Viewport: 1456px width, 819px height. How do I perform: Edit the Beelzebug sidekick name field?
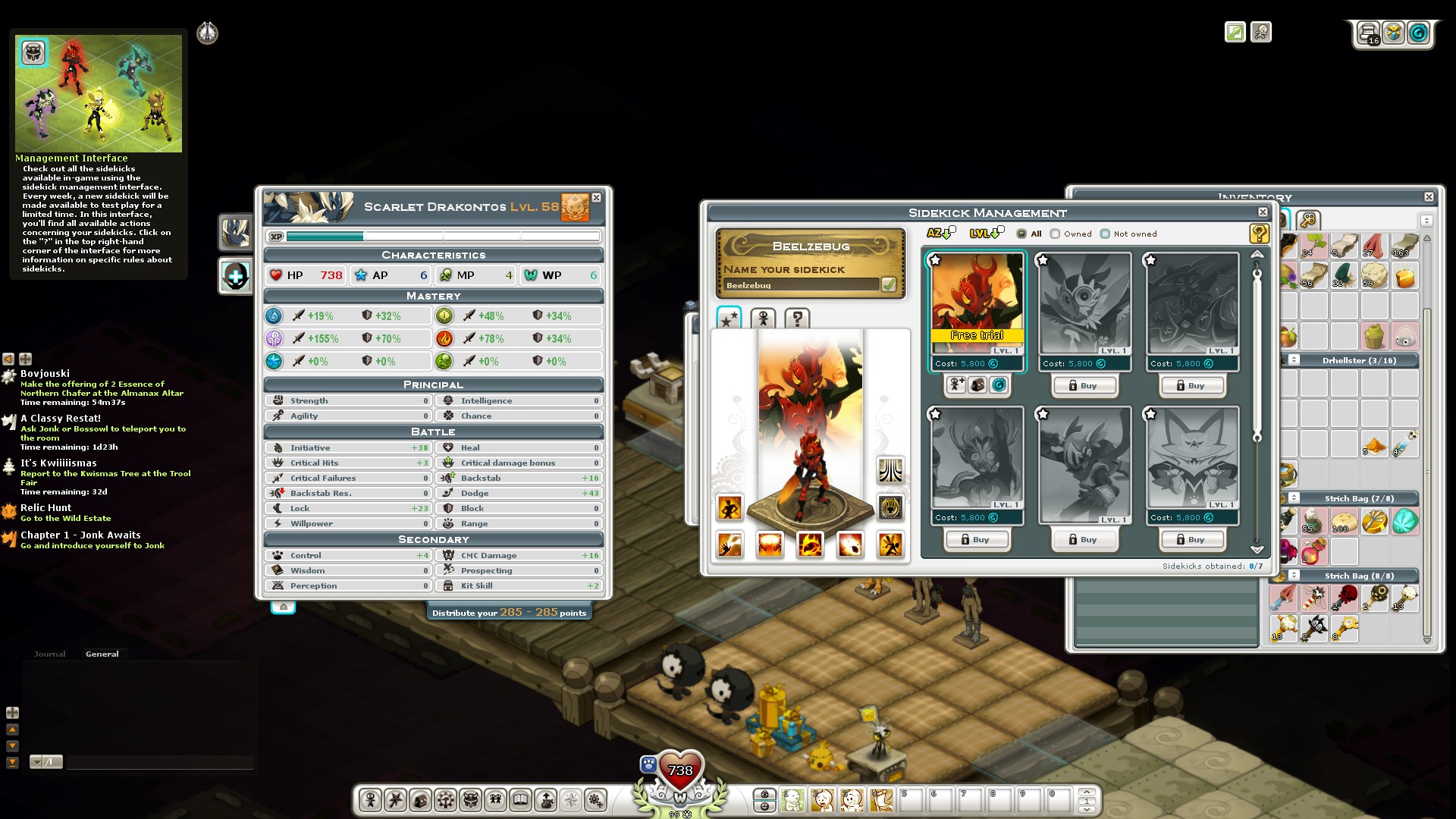pyautogui.click(x=801, y=285)
